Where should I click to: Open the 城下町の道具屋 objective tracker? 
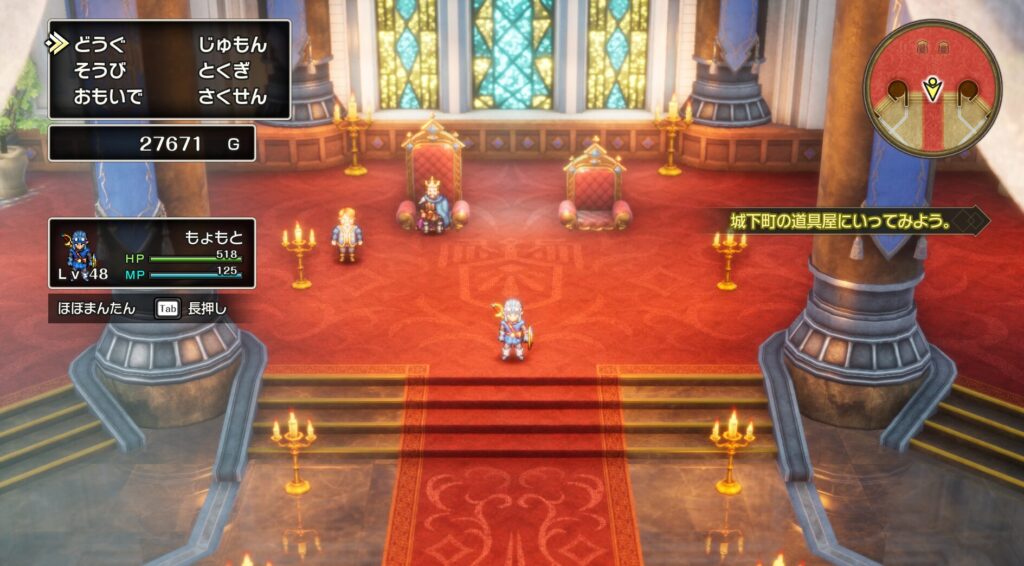(850, 221)
